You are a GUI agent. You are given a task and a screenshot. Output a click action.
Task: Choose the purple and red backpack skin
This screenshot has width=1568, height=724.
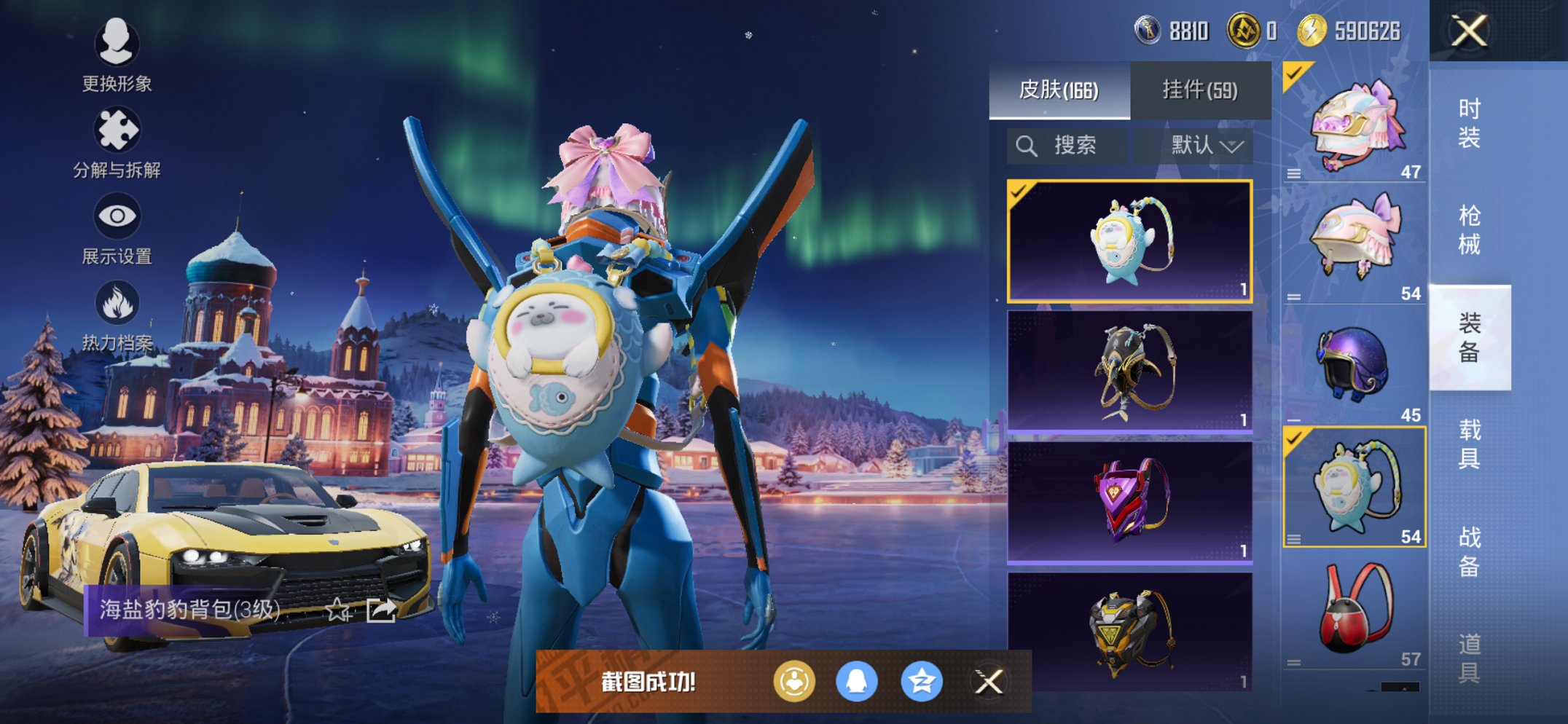coord(1129,502)
